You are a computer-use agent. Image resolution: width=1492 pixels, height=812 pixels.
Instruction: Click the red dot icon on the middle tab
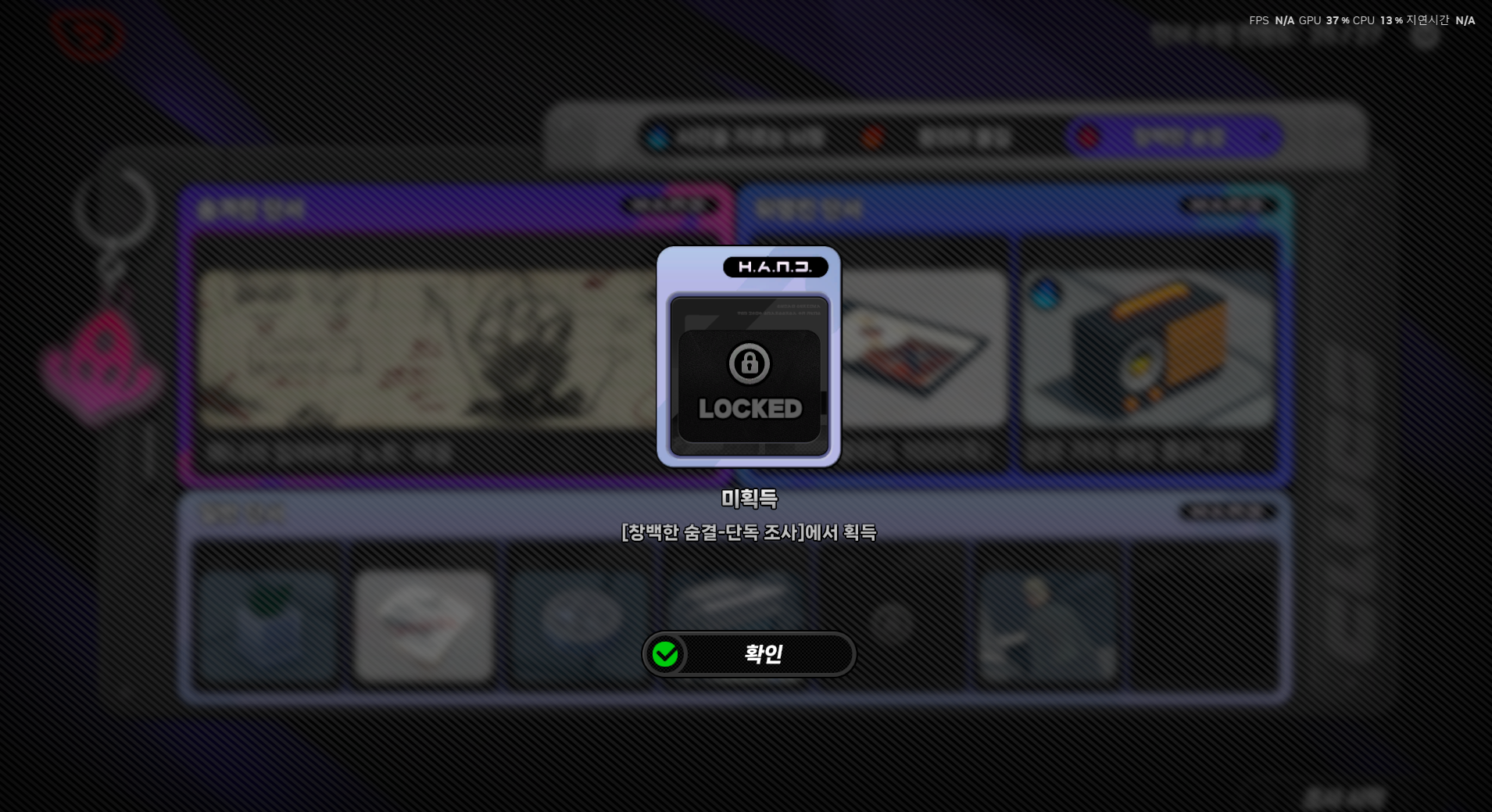(874, 138)
